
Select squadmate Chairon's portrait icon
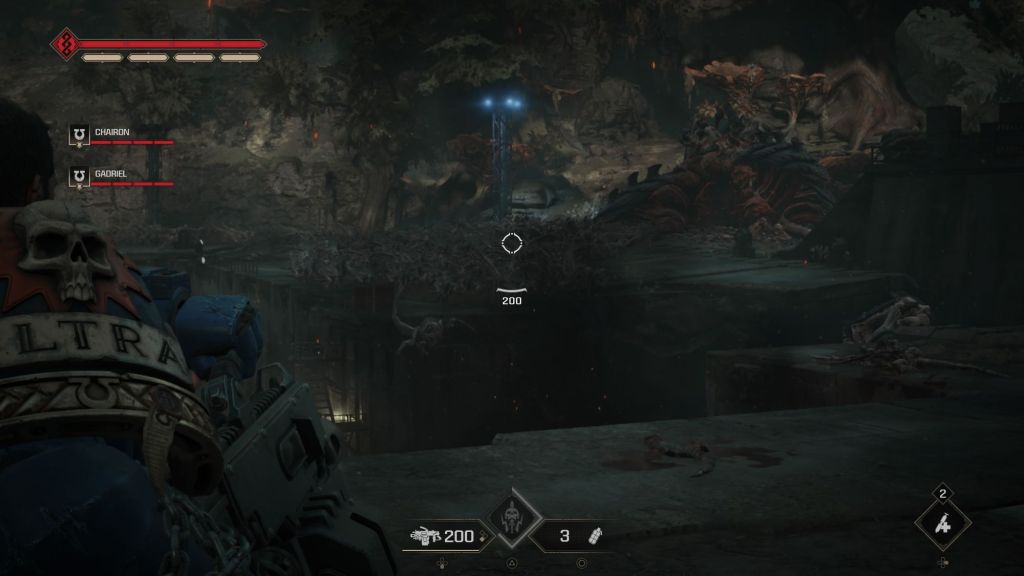[x=79, y=134]
